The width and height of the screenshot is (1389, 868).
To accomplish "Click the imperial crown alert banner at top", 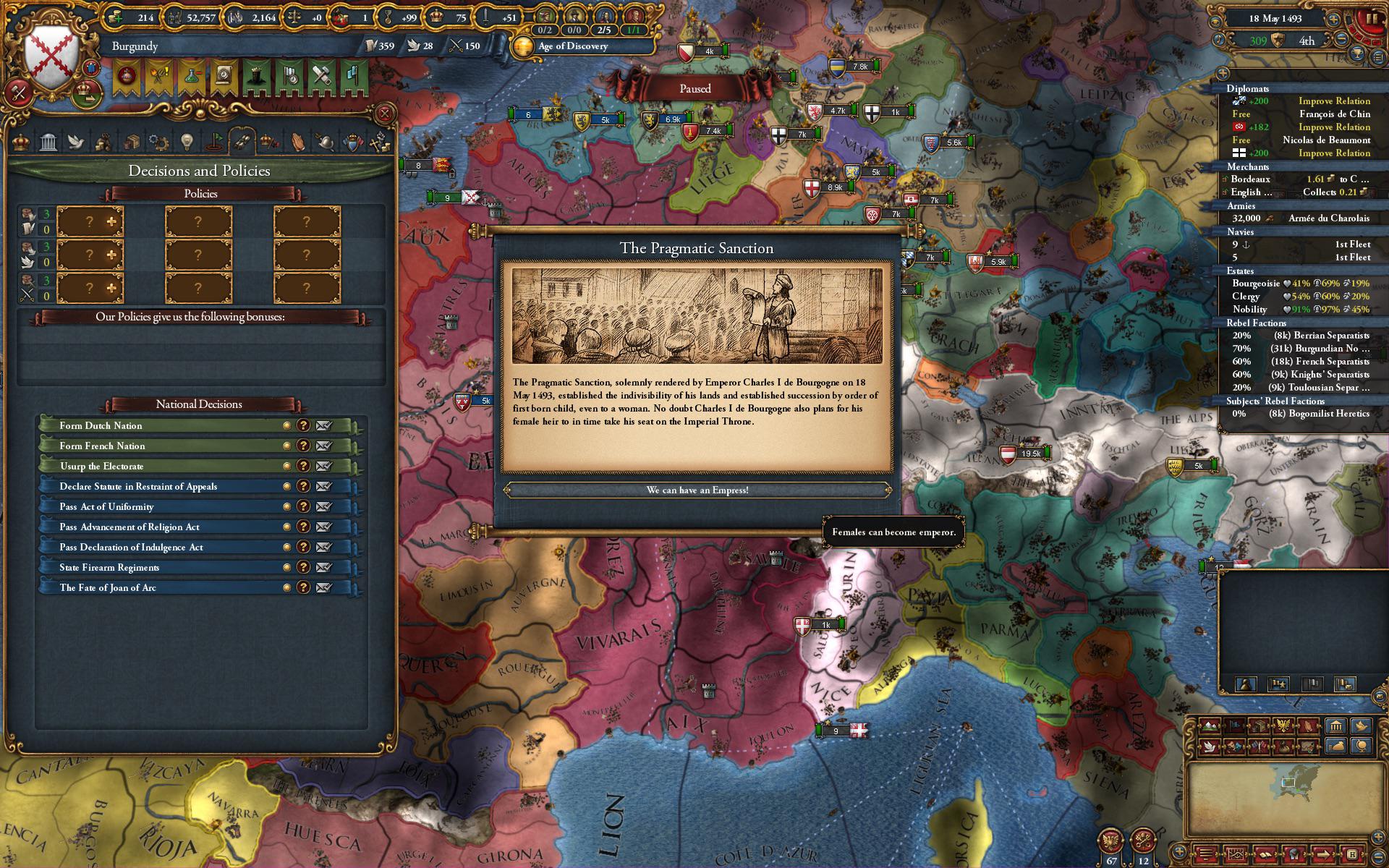I will (127, 77).
